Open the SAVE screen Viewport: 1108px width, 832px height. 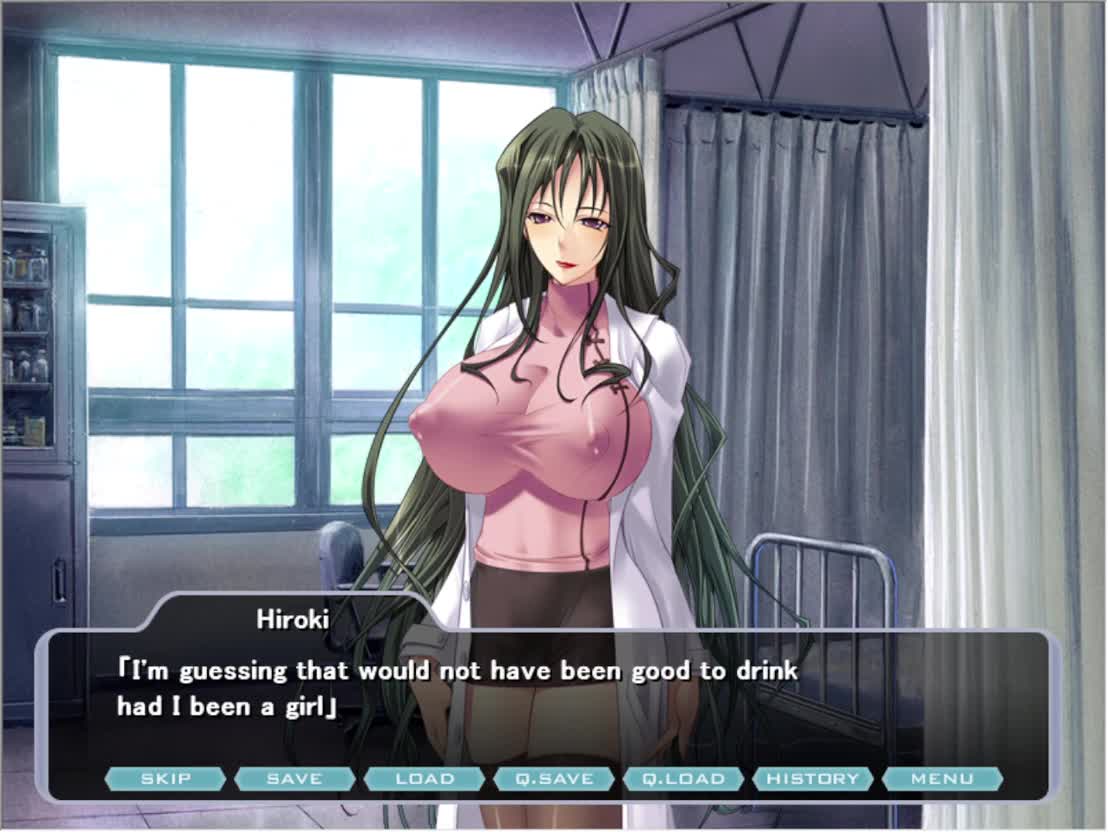(295, 779)
